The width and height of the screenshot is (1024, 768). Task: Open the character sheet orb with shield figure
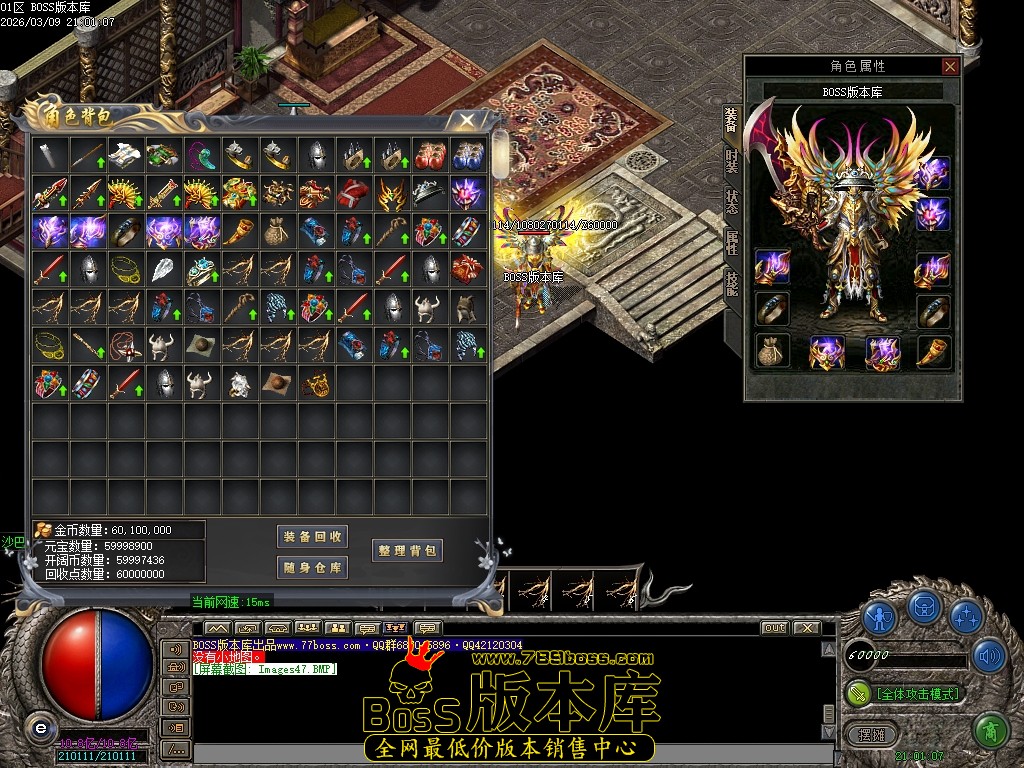click(x=880, y=617)
